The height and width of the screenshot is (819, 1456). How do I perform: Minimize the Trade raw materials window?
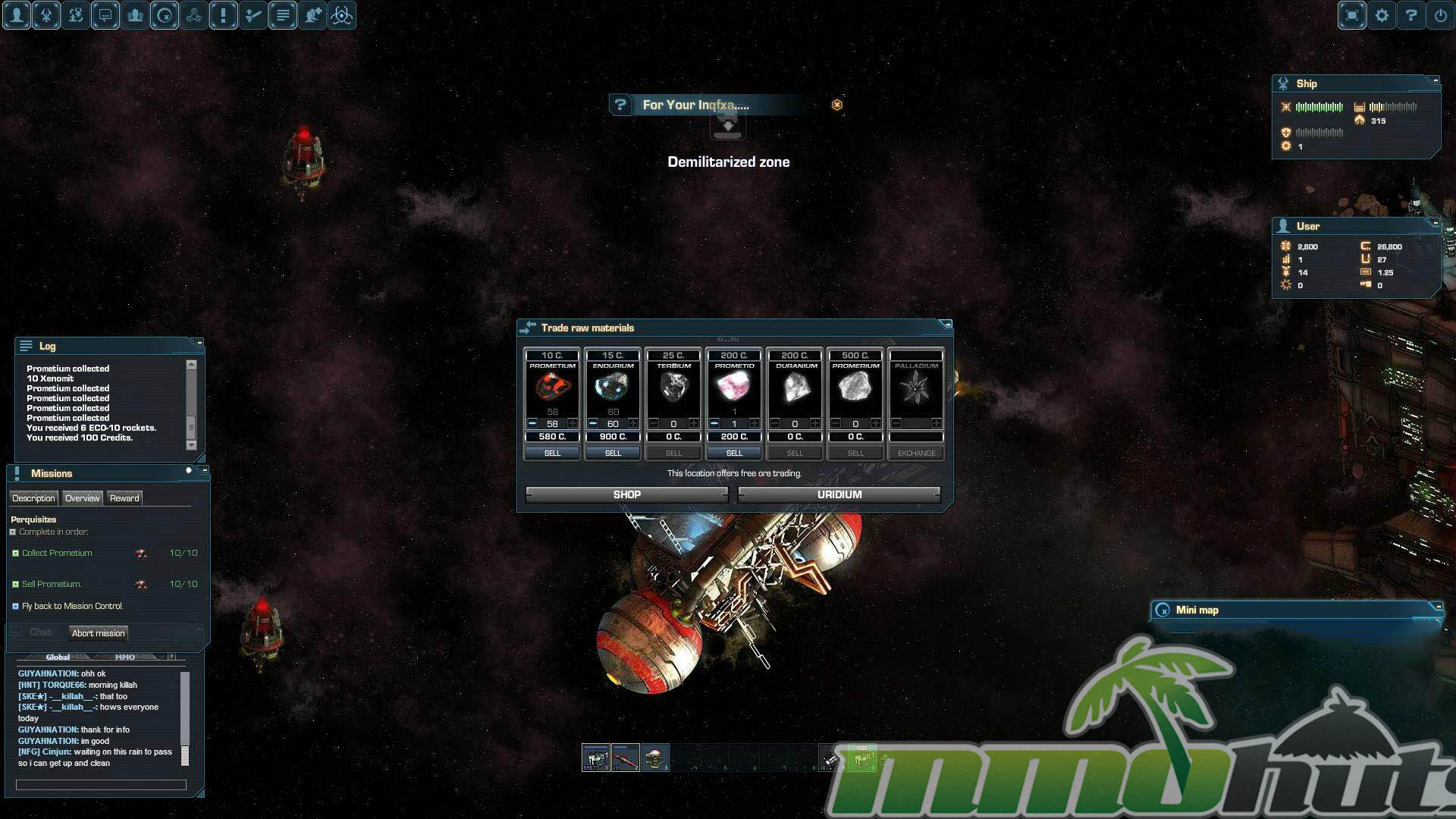click(946, 325)
